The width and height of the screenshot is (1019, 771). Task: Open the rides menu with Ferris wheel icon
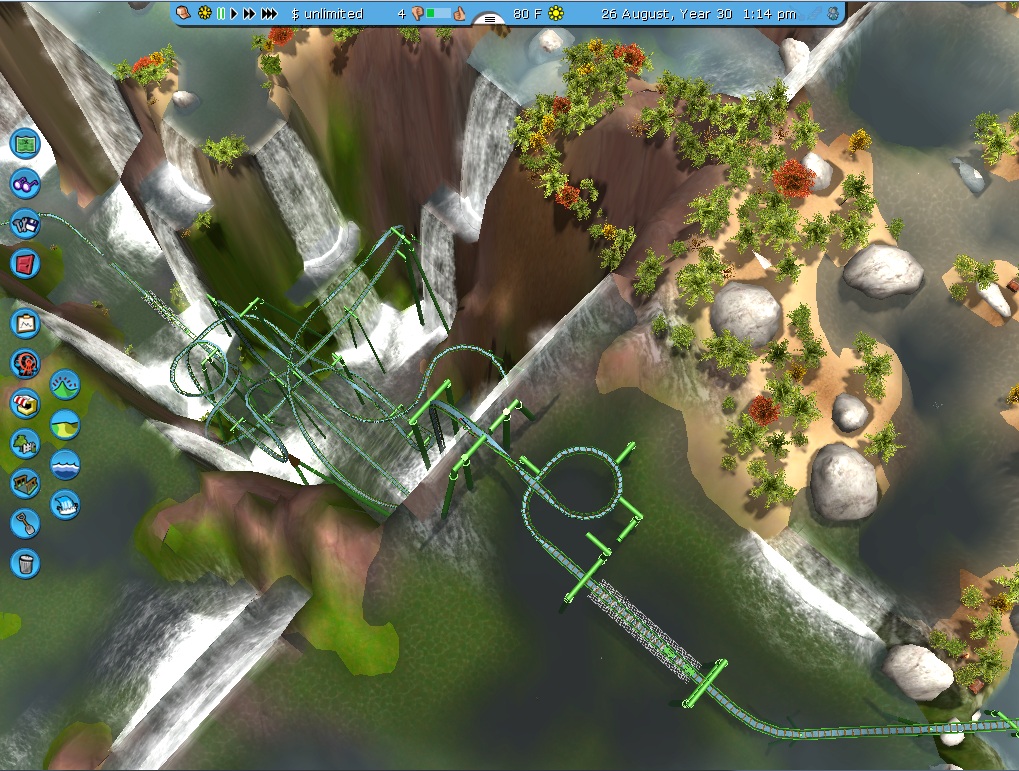tap(25, 363)
